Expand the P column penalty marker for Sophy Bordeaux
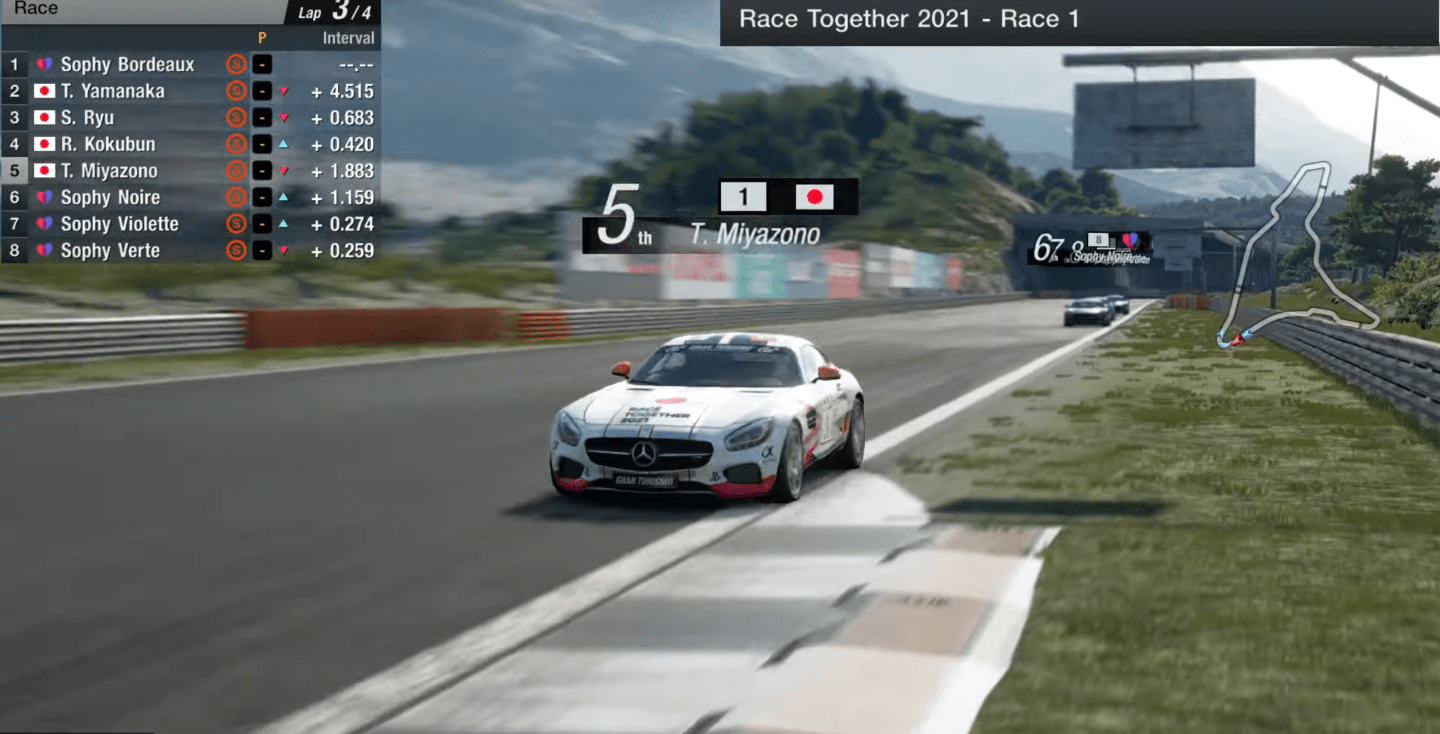Image resolution: width=1440 pixels, height=734 pixels. [x=263, y=63]
